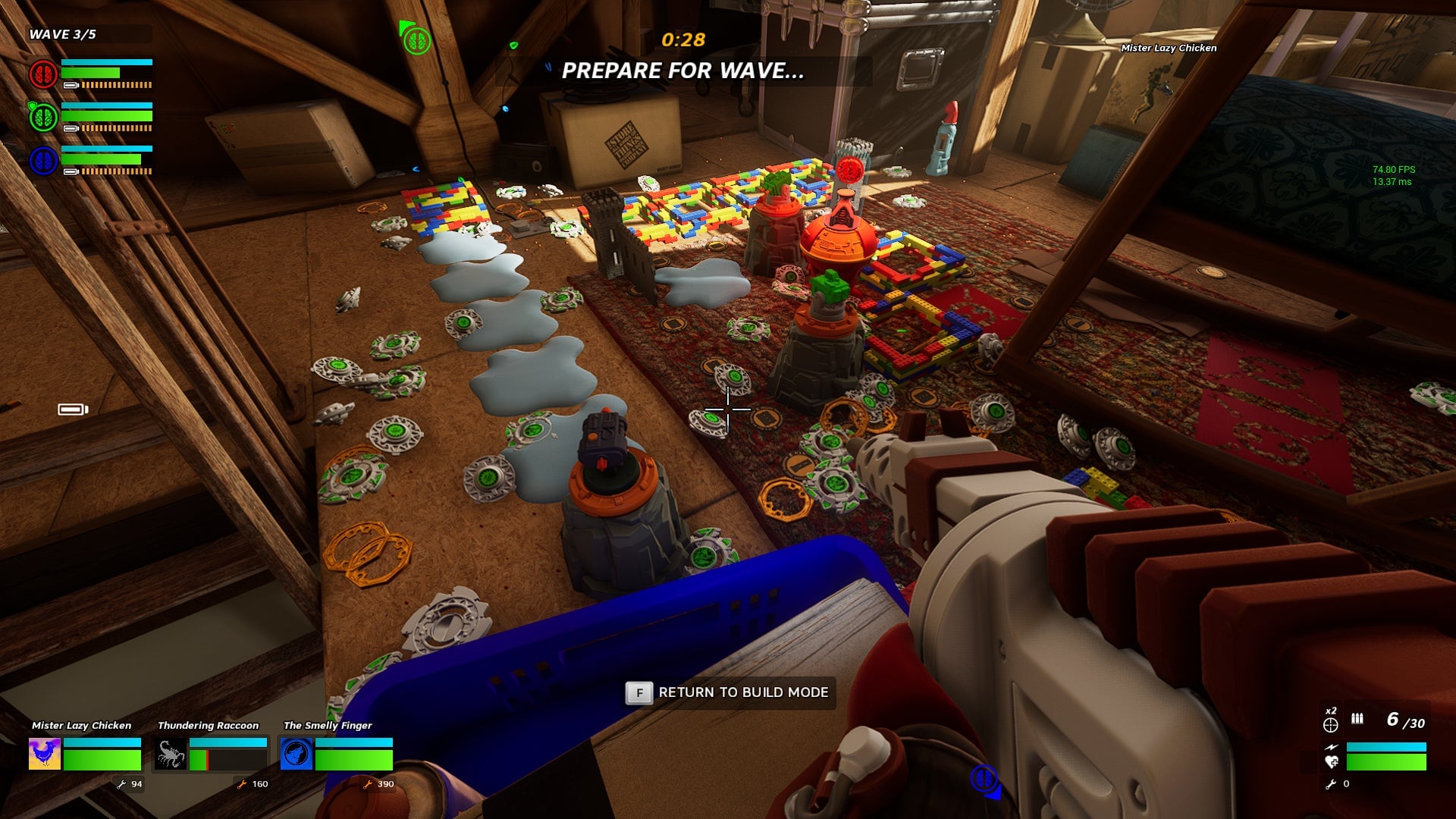Click the F key prompt box
The width and height of the screenshot is (1456, 819).
pyautogui.click(x=638, y=692)
